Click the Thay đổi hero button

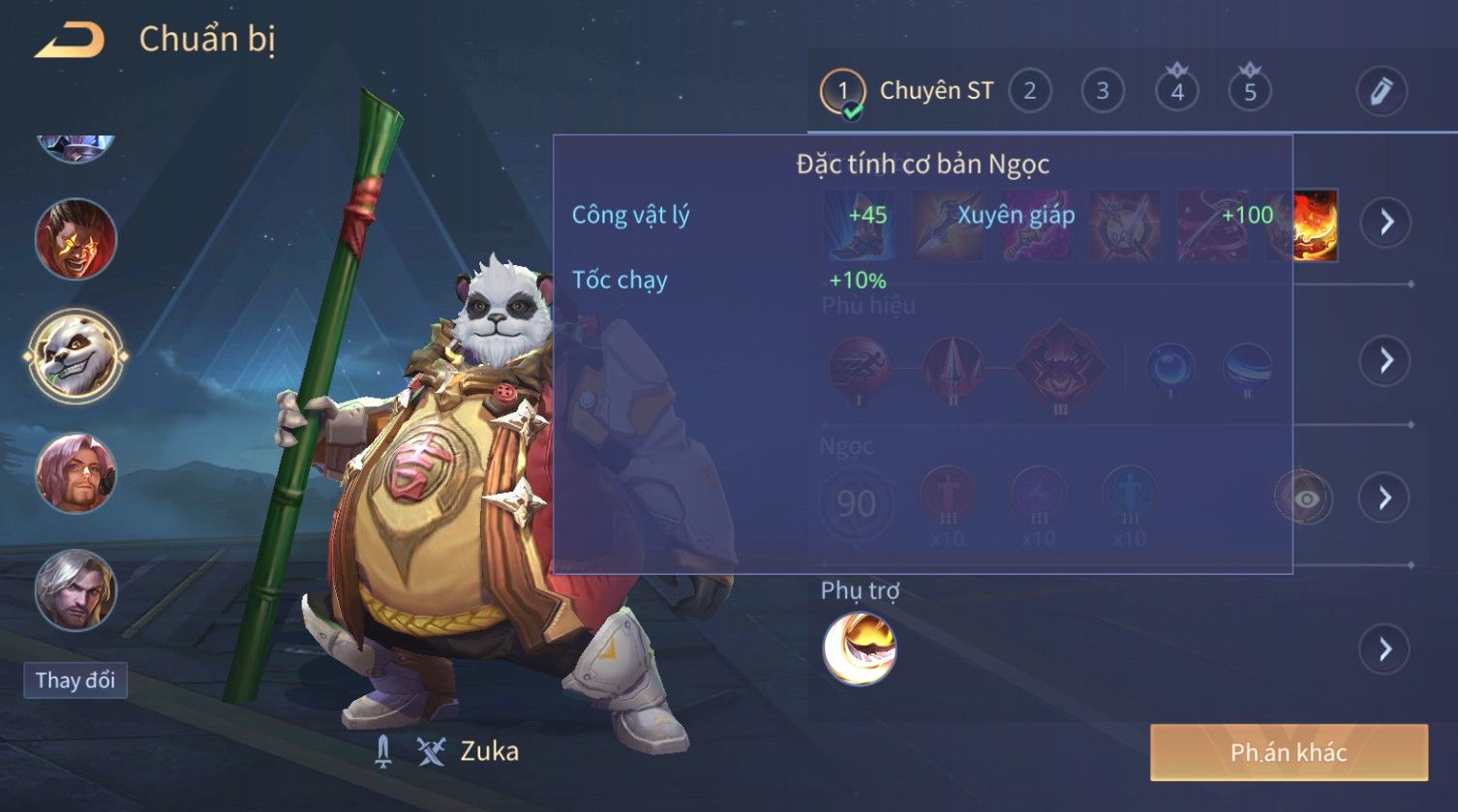76,680
